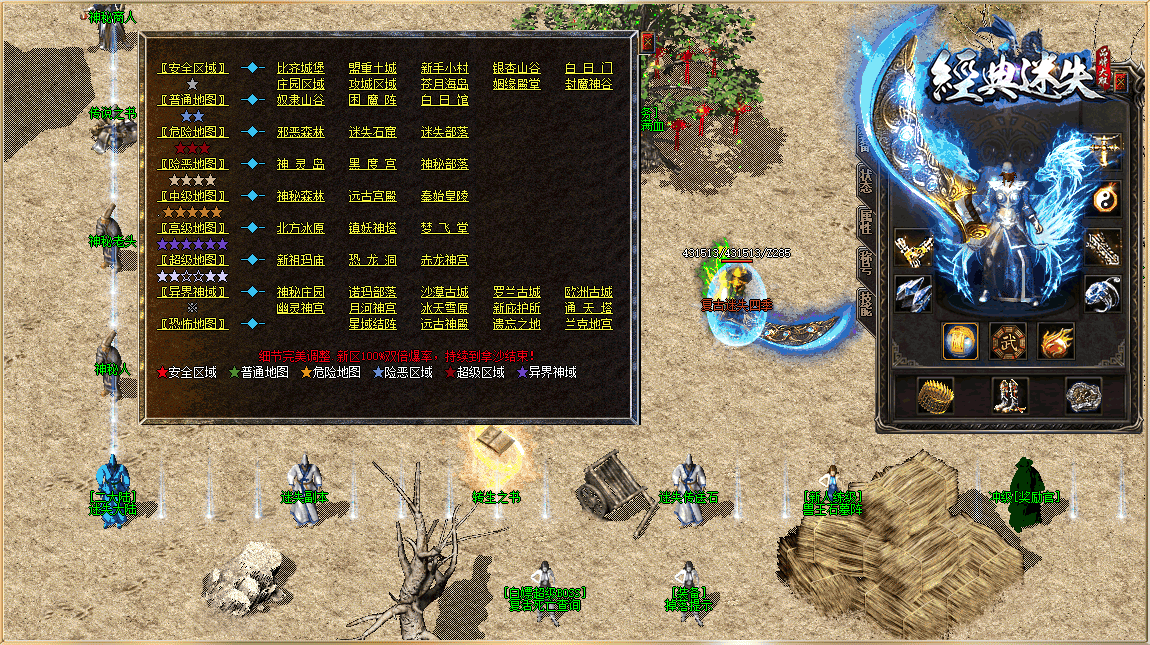1150x645 pixels.
Task: Click the 〖安全区域〗 category heading
Action: click(x=194, y=68)
